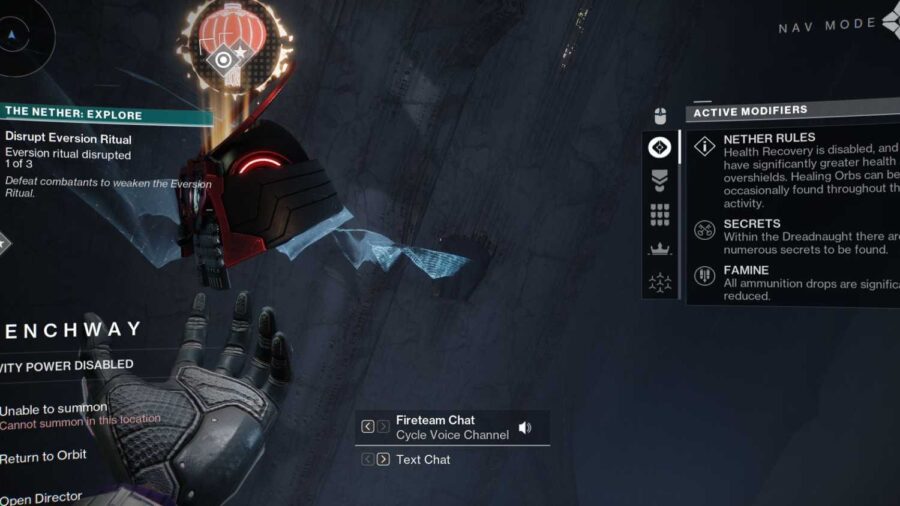This screenshot has height=506, width=900.
Task: Switch to the nine-square grid tab
Action: click(x=660, y=214)
